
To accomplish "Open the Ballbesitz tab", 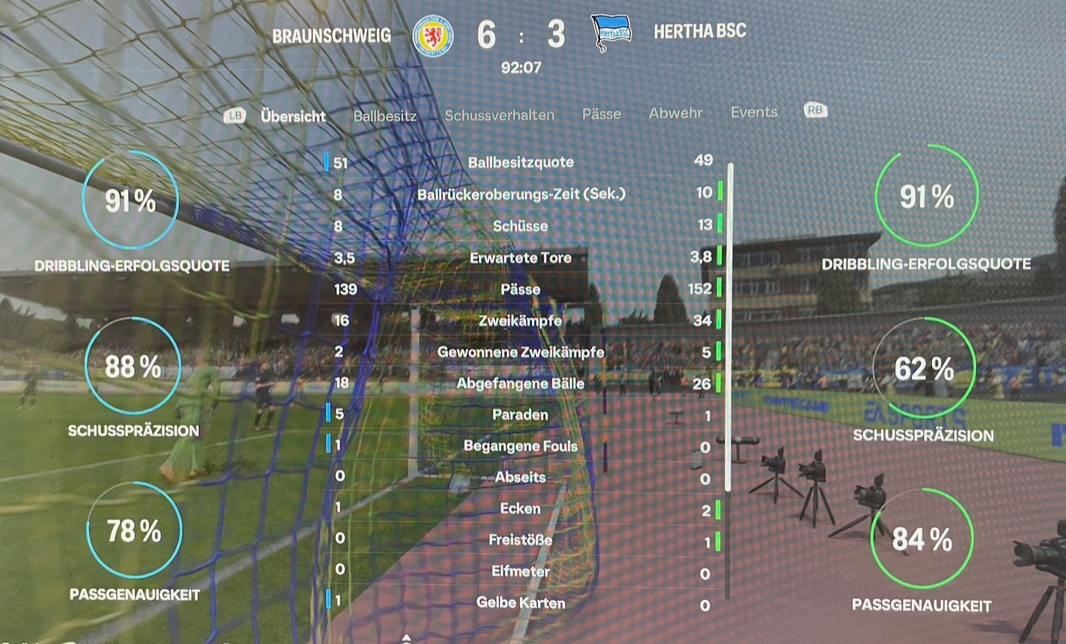I will pos(385,116).
